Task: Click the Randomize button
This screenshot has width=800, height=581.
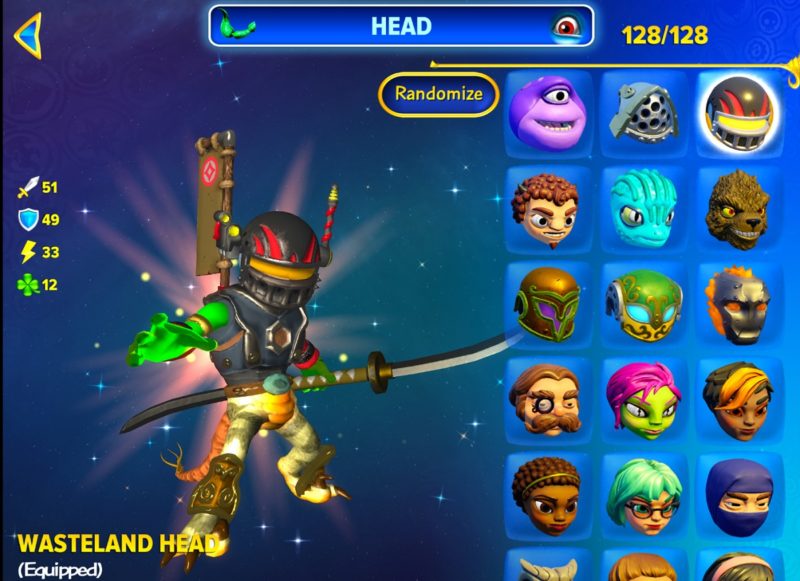Action: [x=438, y=95]
